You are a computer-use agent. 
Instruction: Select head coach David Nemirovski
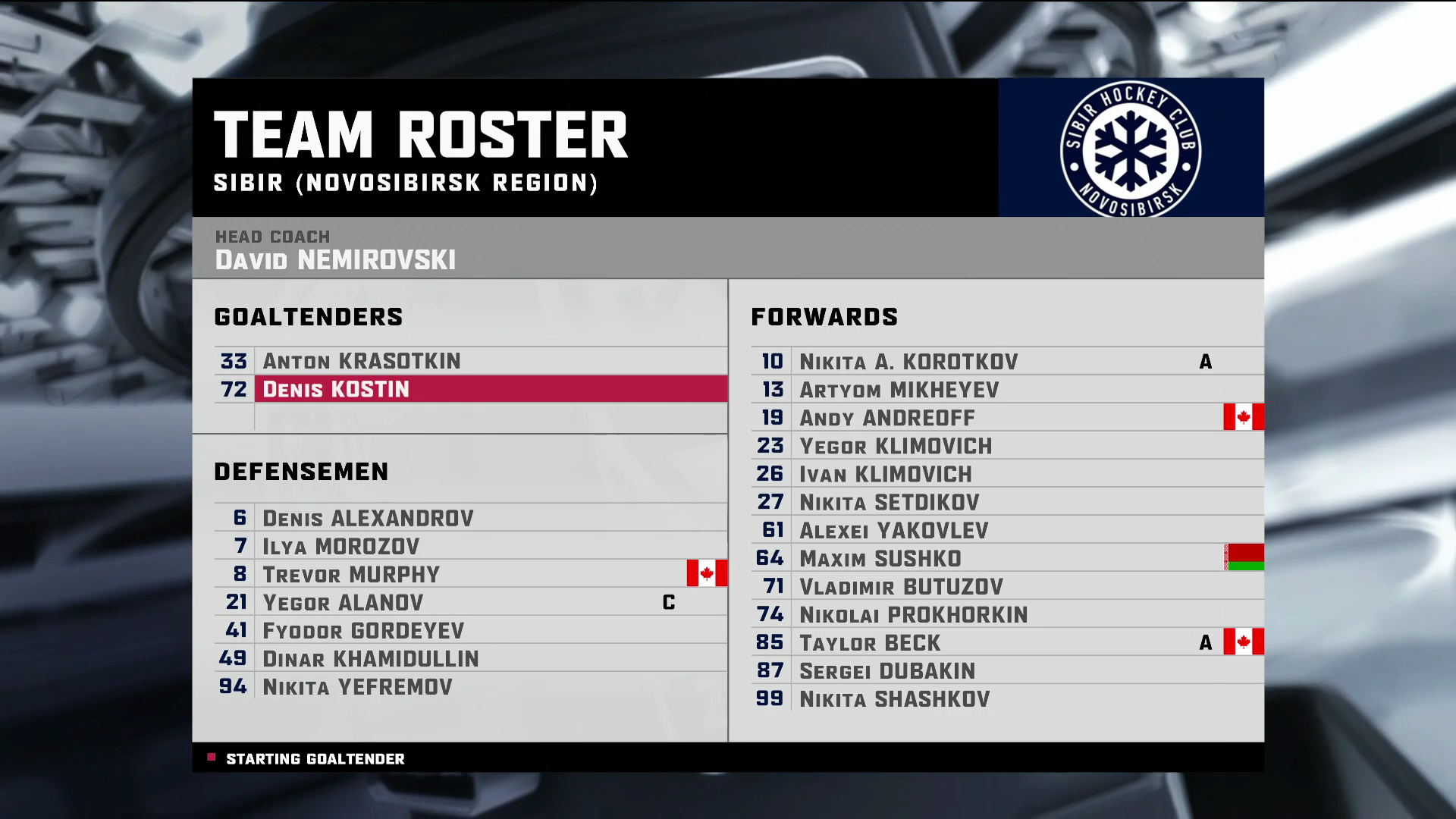(335, 260)
